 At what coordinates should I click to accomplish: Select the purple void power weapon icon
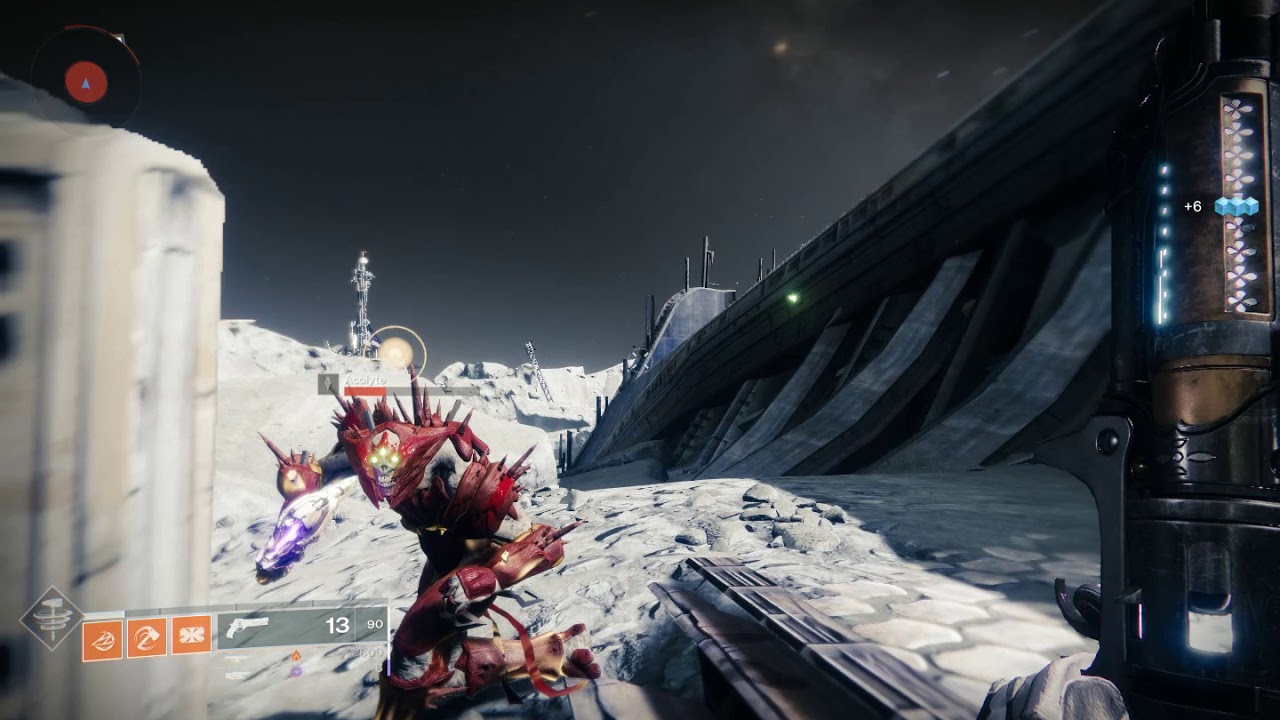pyautogui.click(x=296, y=672)
